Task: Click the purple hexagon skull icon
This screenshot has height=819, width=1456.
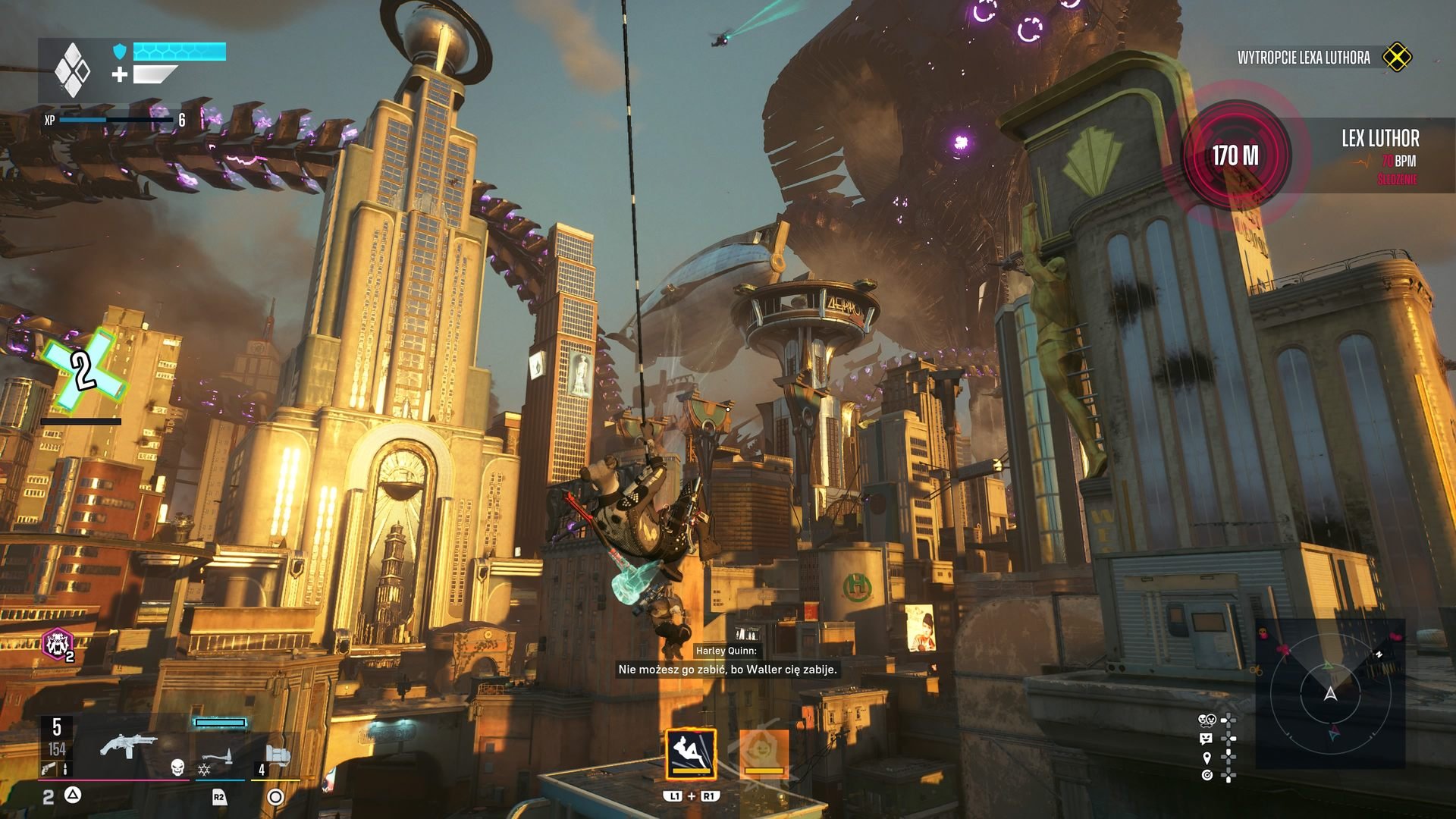Action: click(x=57, y=645)
